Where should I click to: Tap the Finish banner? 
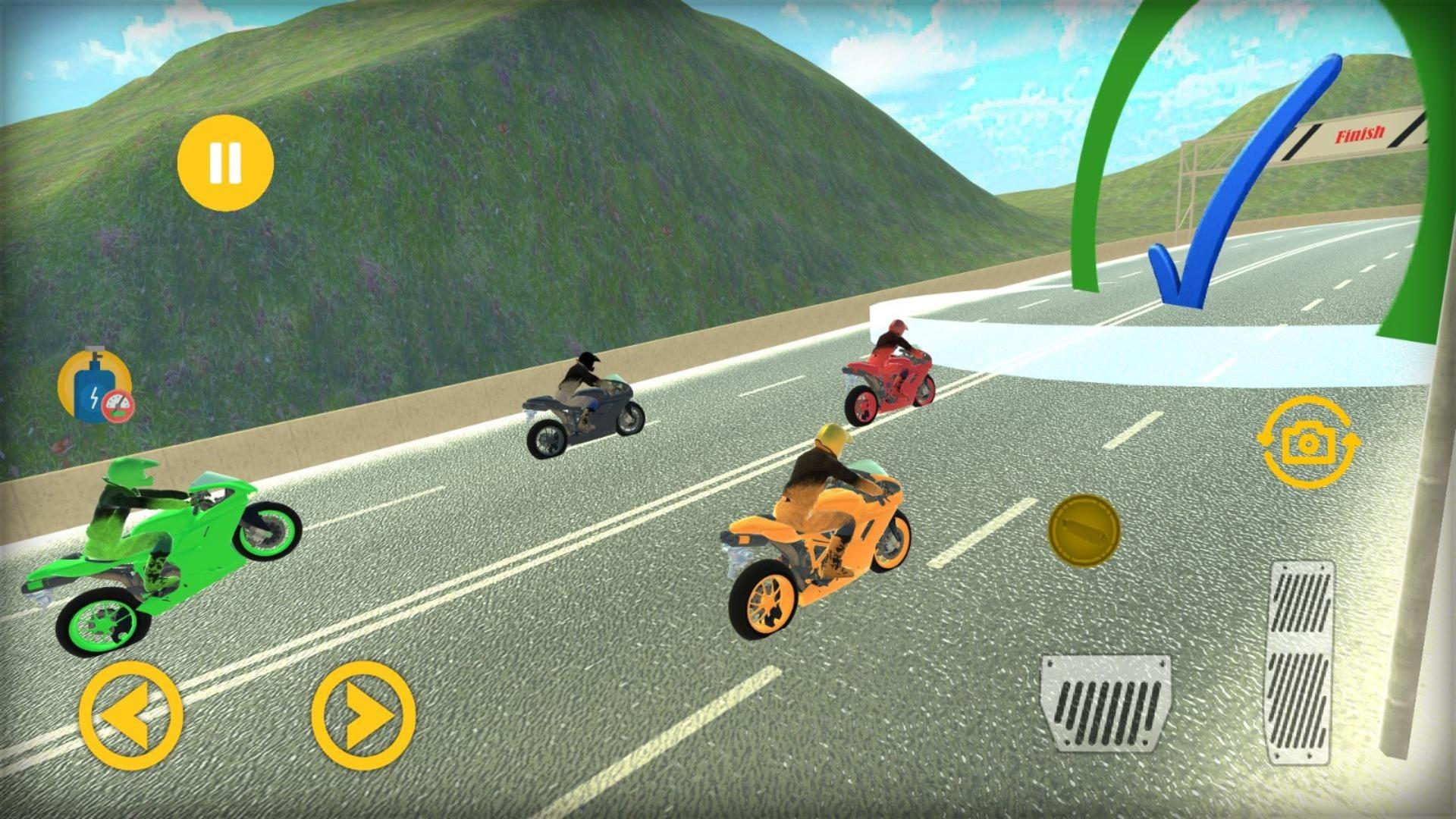pos(1361,135)
